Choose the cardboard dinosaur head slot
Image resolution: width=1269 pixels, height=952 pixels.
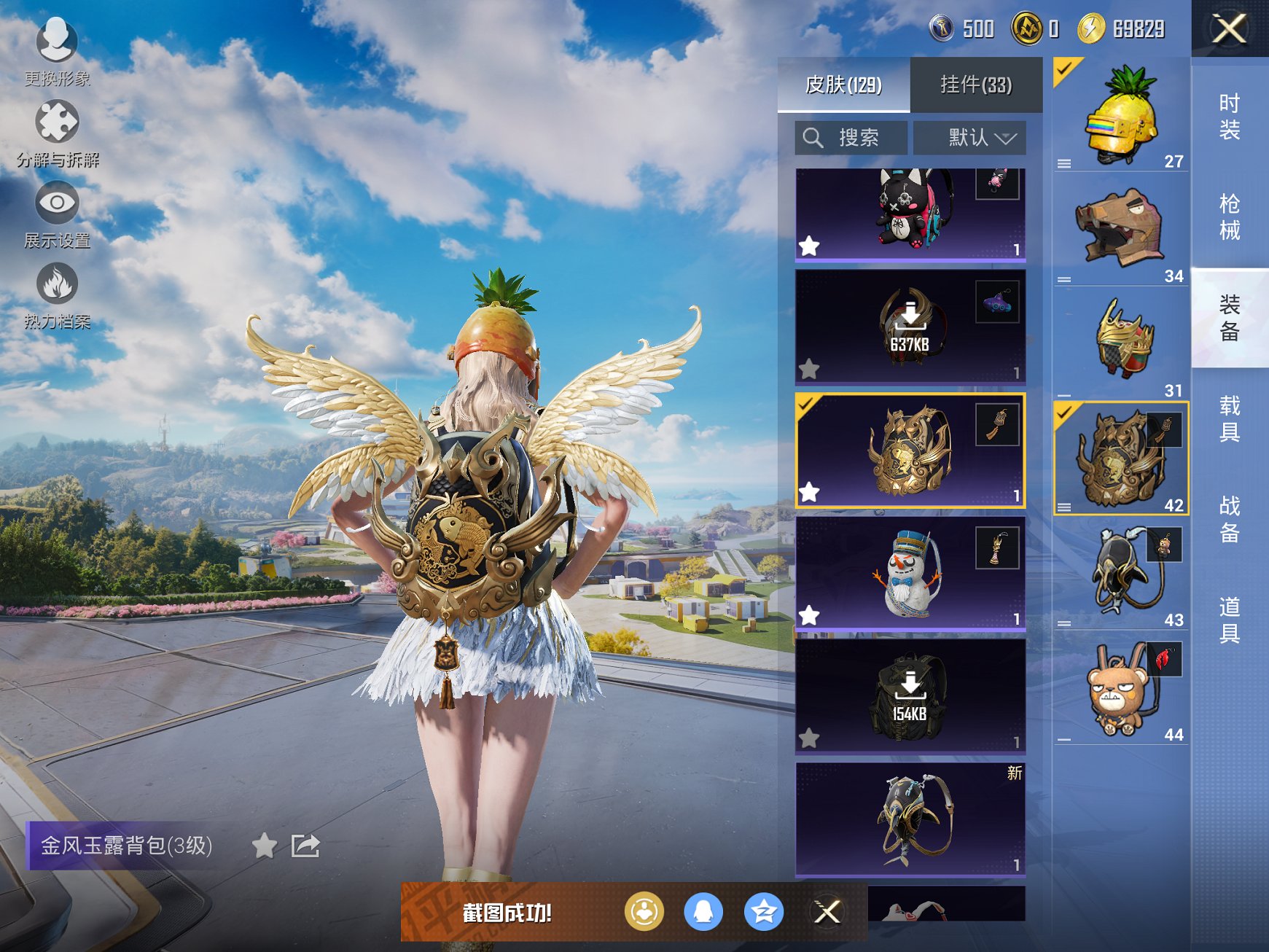point(1120,229)
